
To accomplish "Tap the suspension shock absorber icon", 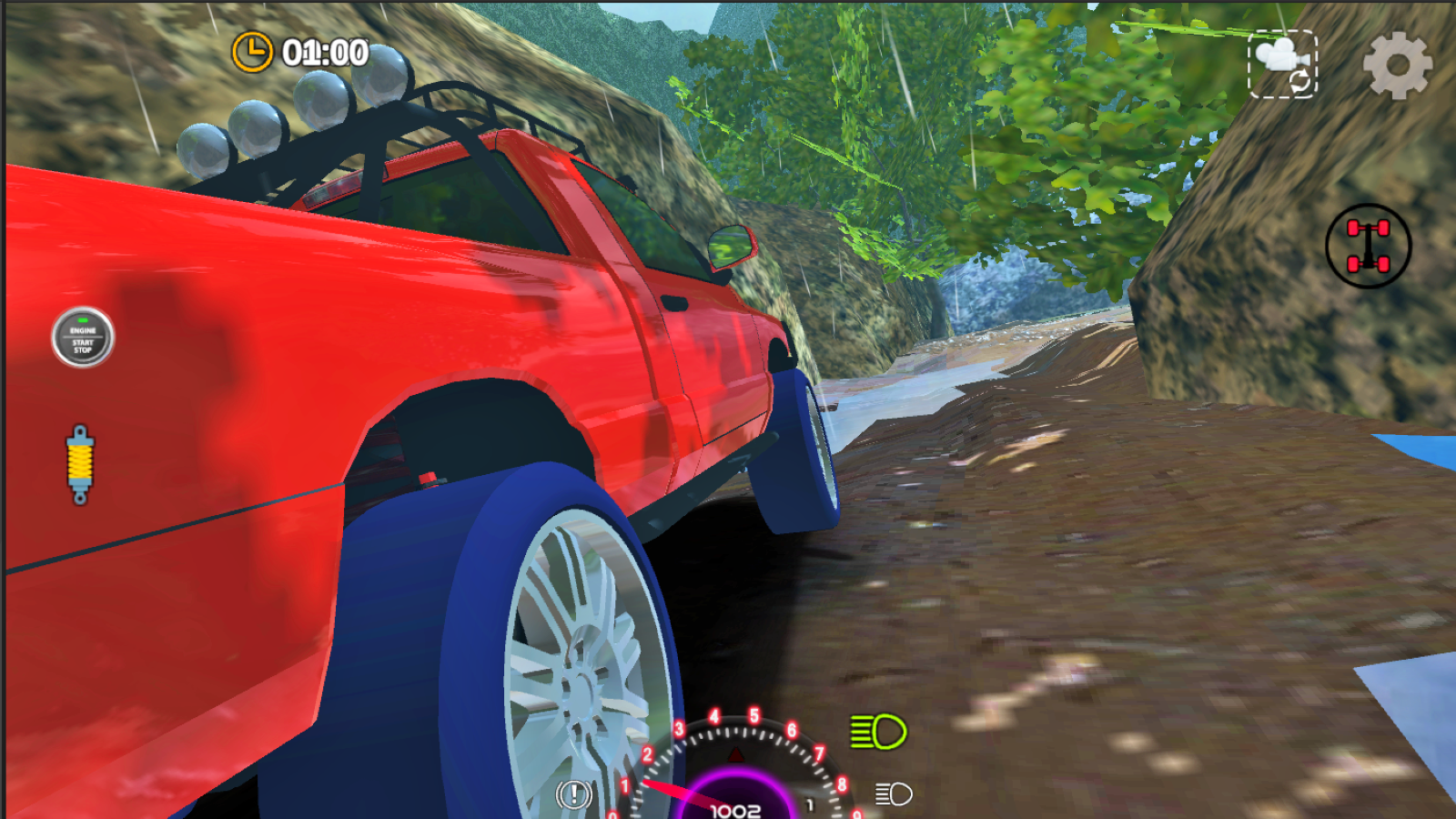I will click(79, 460).
